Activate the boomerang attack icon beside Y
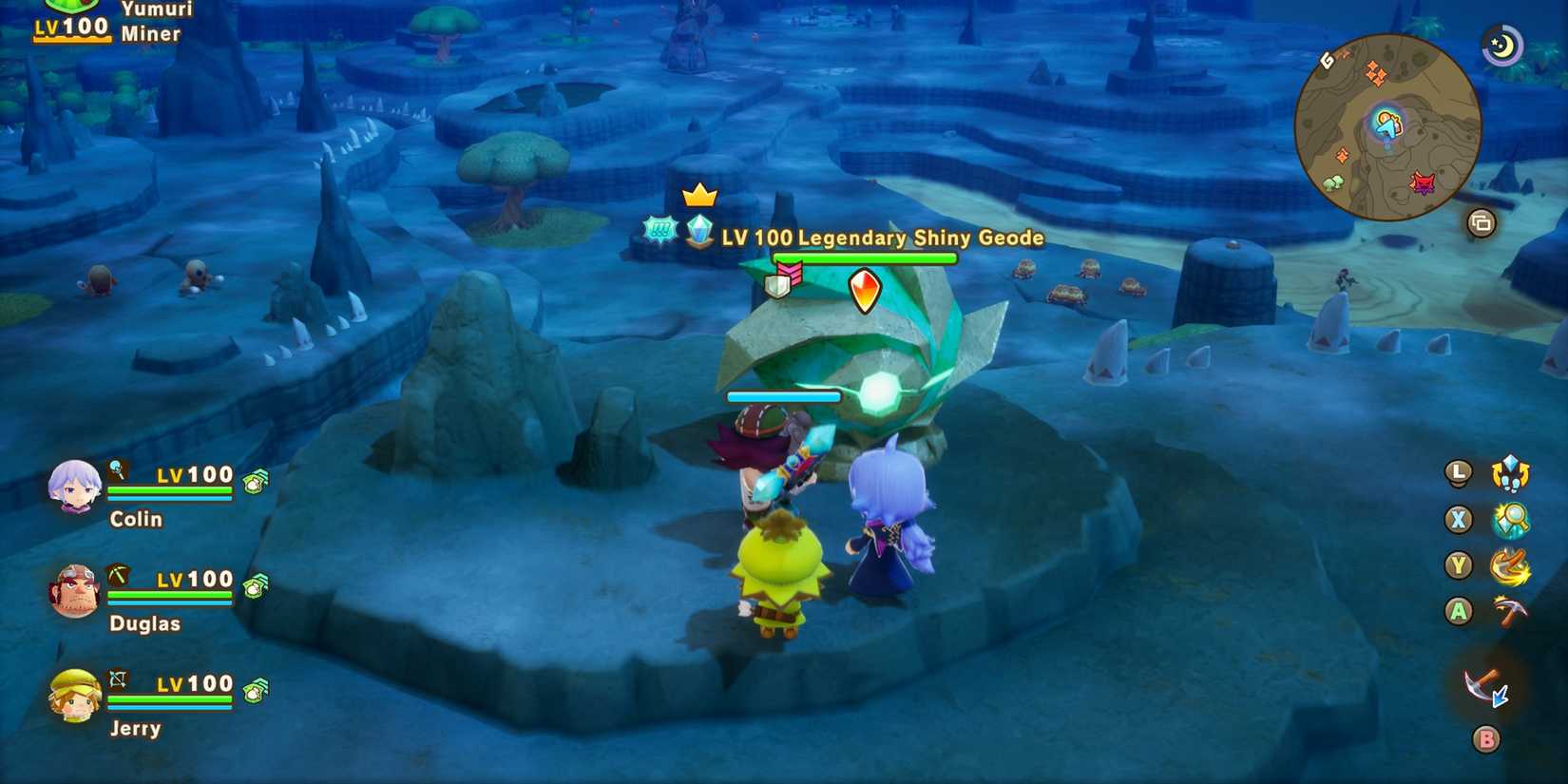 point(1511,566)
